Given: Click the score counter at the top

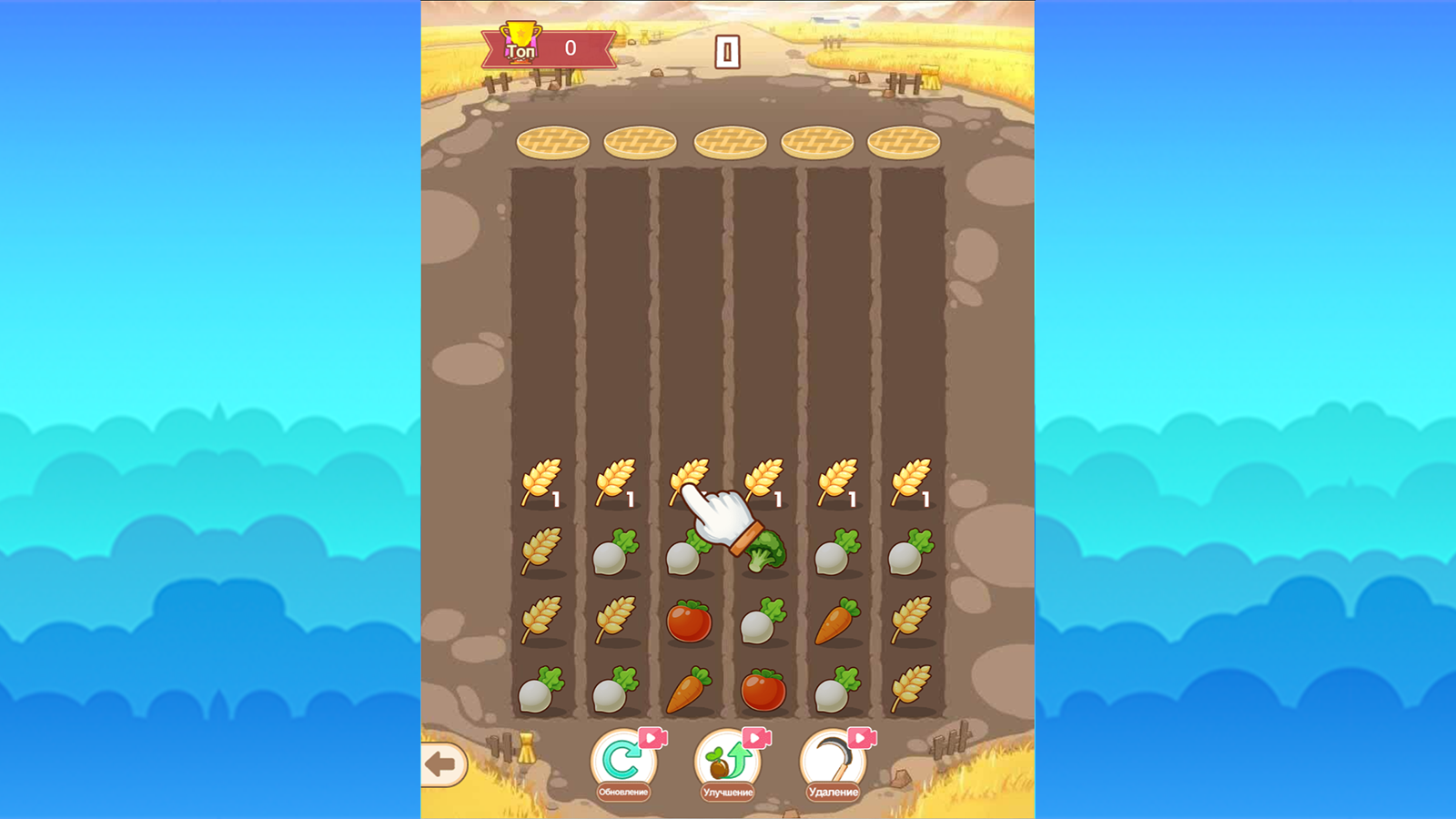Looking at the screenshot, I should [728, 52].
